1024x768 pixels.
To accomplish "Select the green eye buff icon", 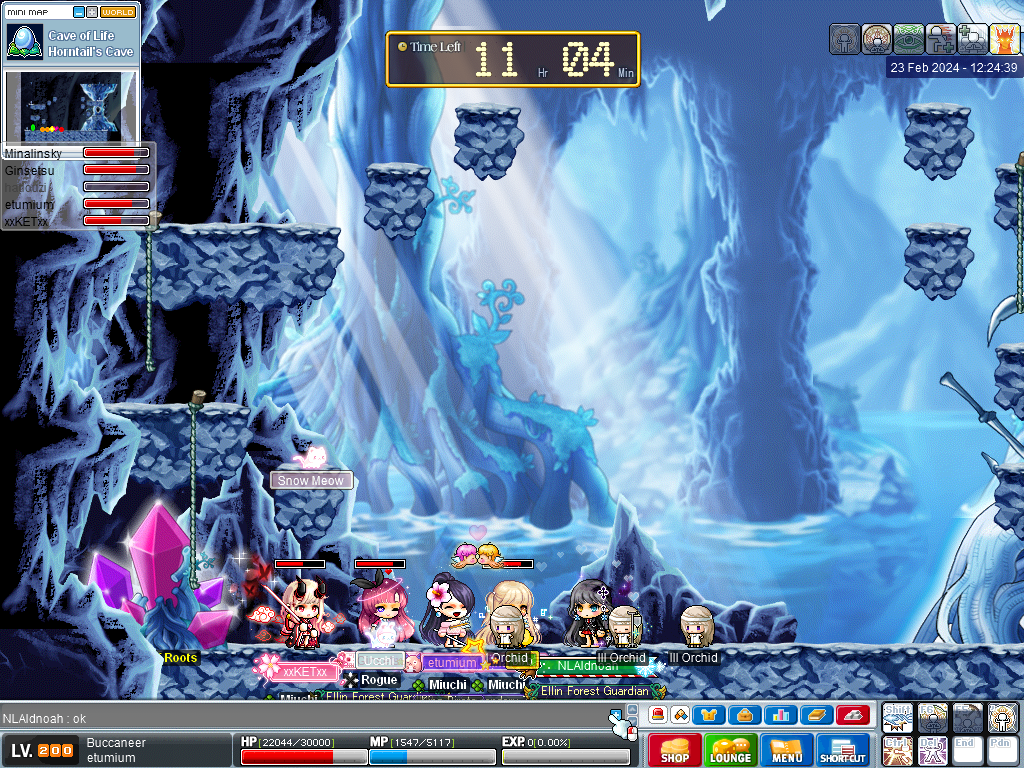I will (x=908, y=39).
